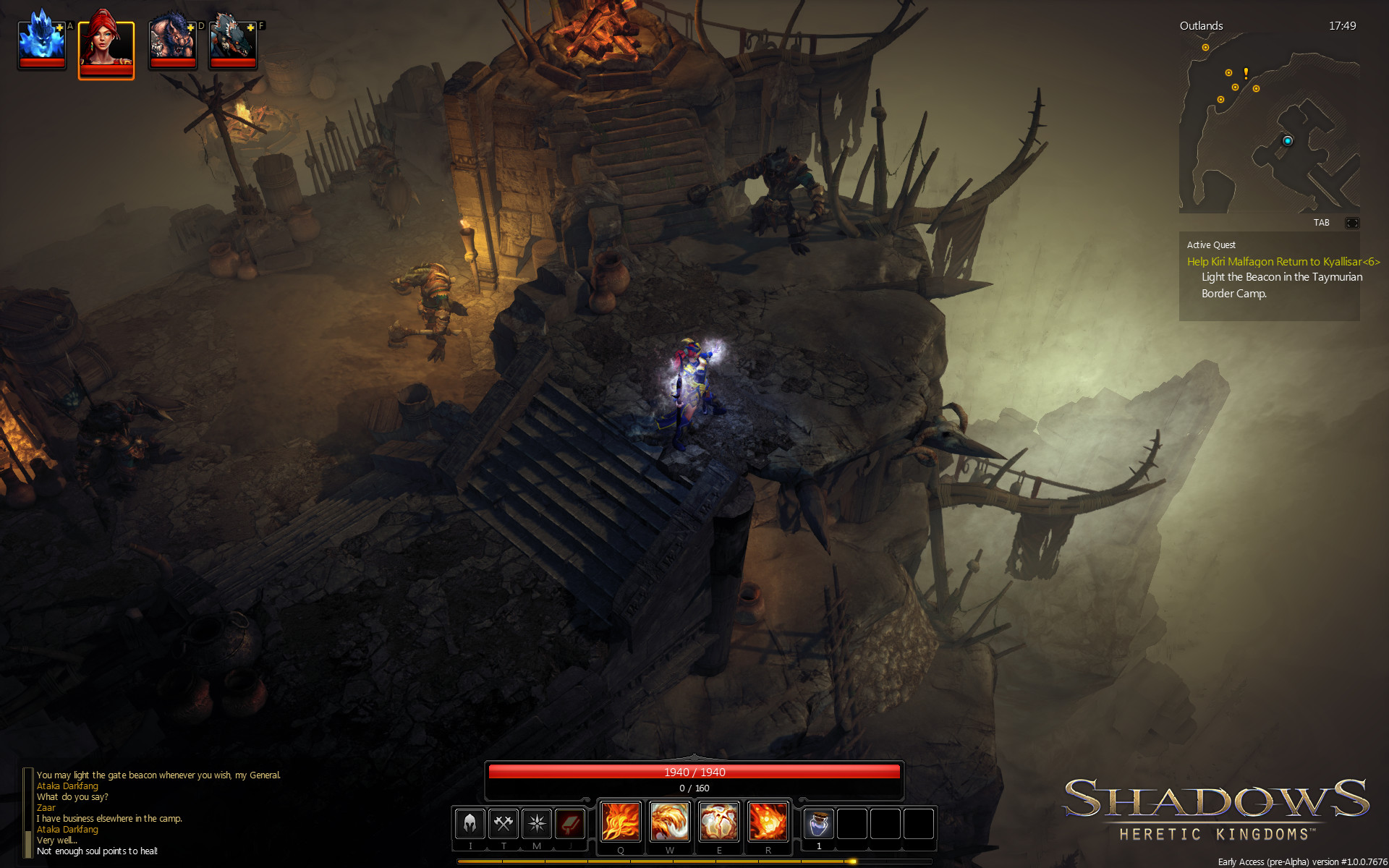This screenshot has width=1389, height=868.
Task: Open the map using the star icon
Action: (536, 824)
